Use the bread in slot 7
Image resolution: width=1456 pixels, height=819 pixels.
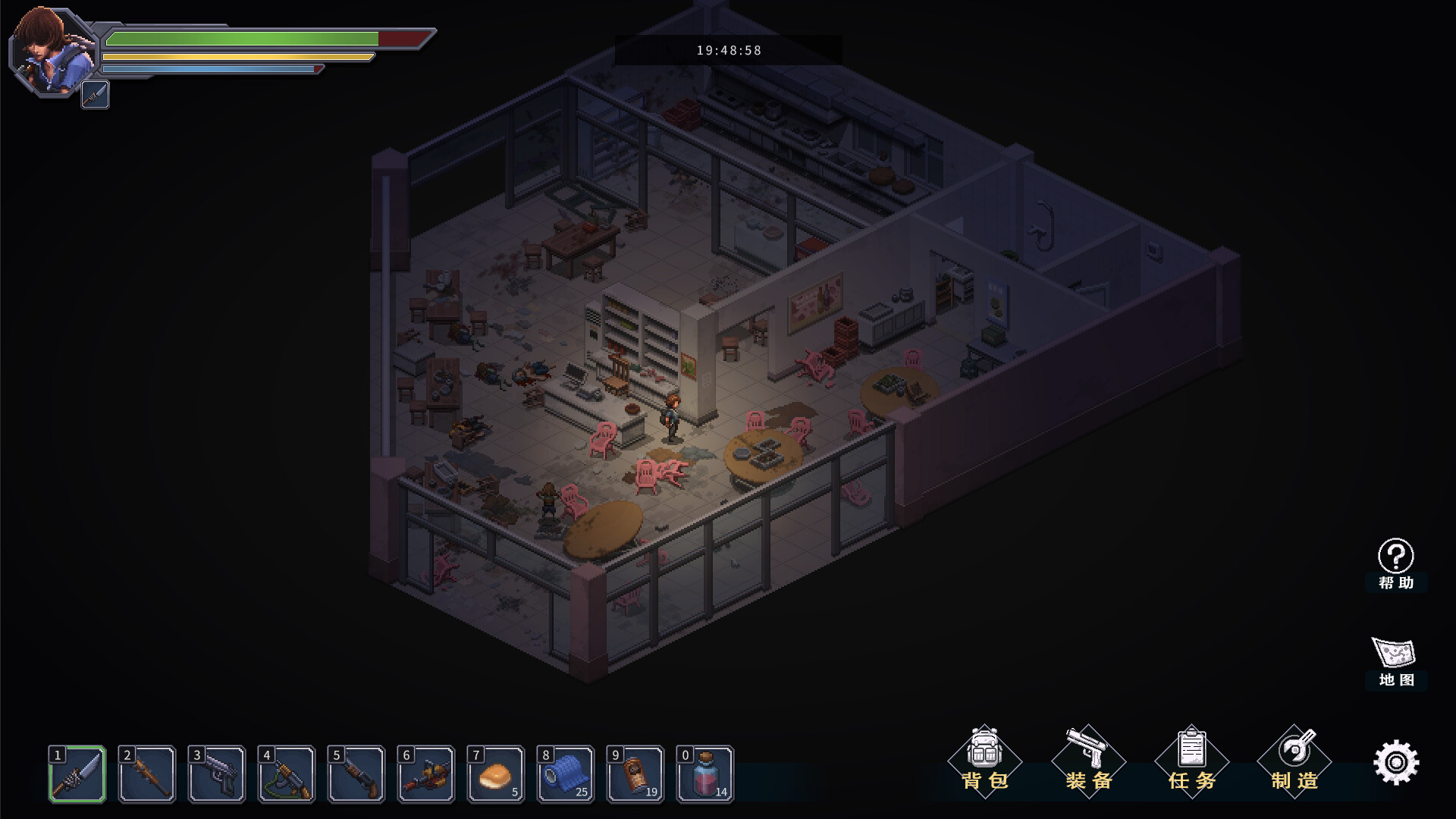[x=496, y=774]
